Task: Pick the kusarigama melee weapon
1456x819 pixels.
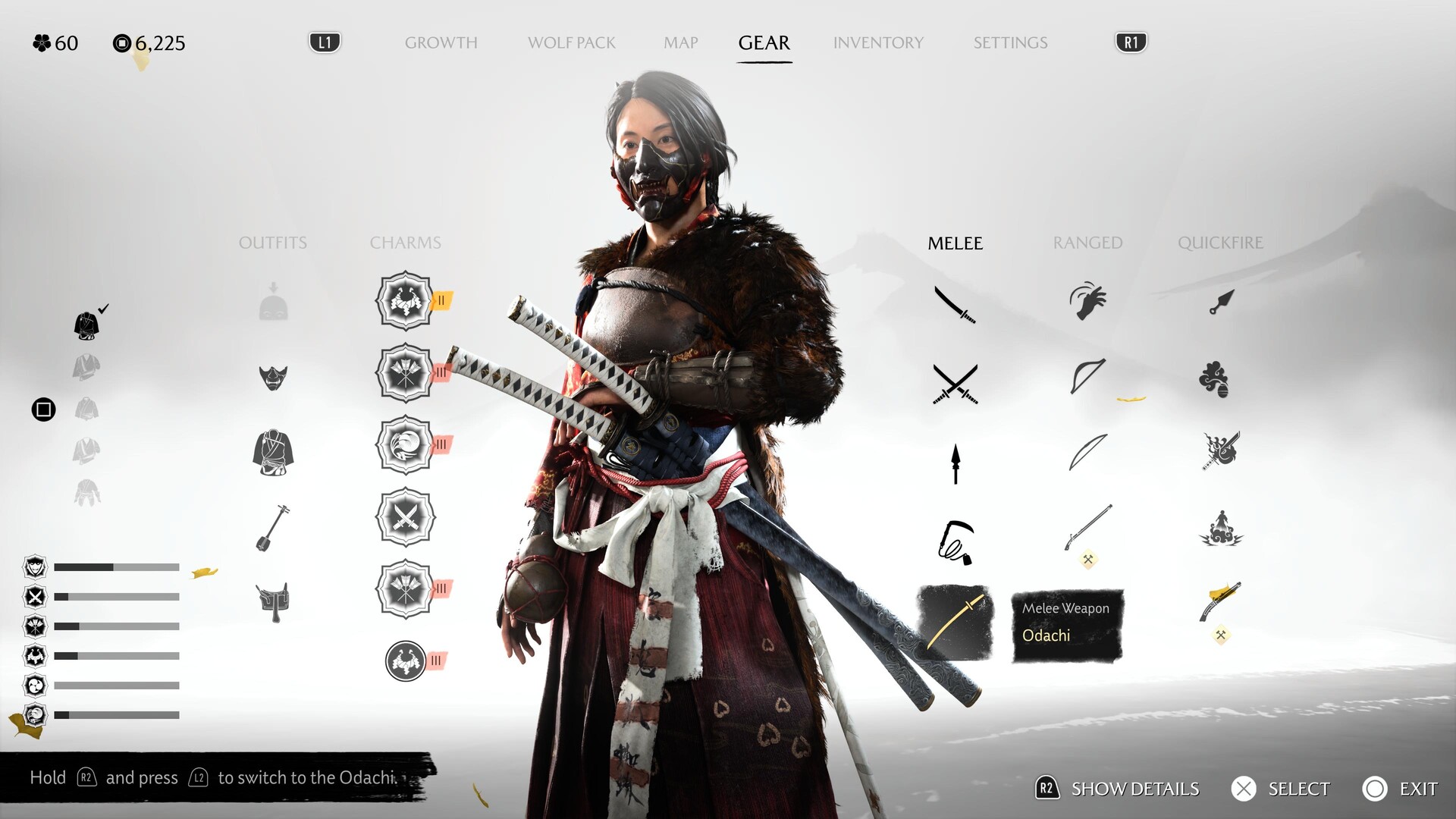Action: (955, 543)
